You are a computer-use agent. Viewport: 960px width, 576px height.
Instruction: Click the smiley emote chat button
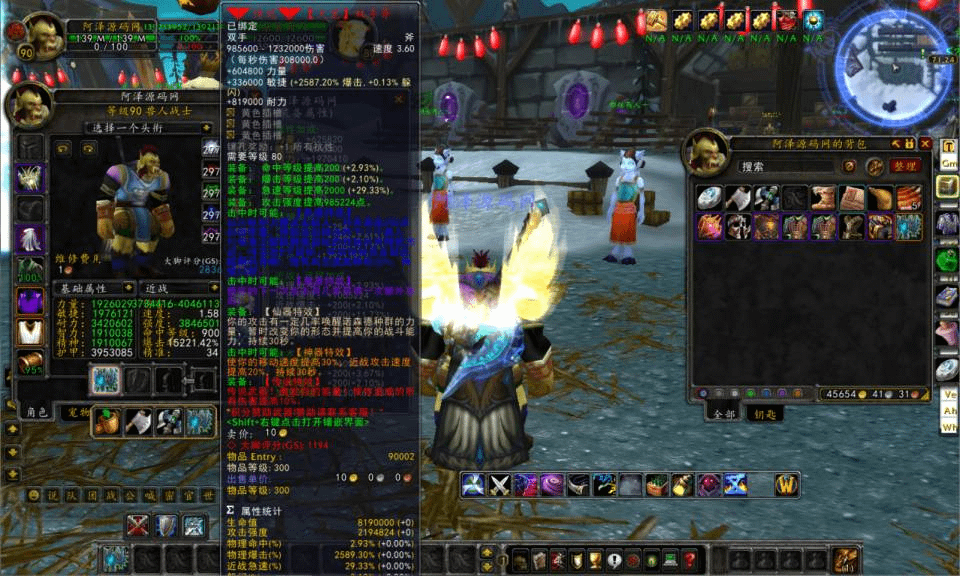click(33, 495)
